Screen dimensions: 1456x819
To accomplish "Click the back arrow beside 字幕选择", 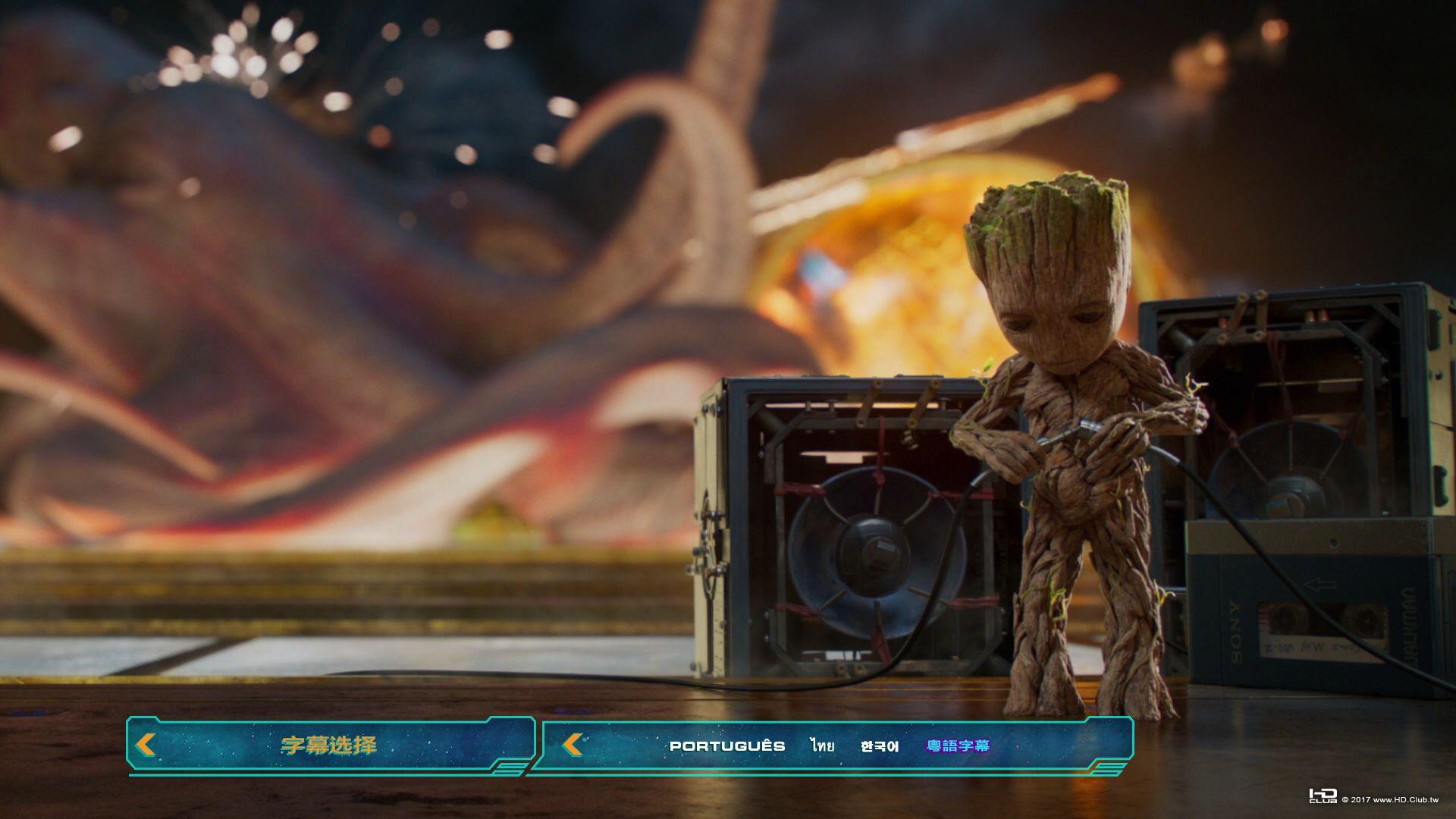I will pyautogui.click(x=146, y=745).
